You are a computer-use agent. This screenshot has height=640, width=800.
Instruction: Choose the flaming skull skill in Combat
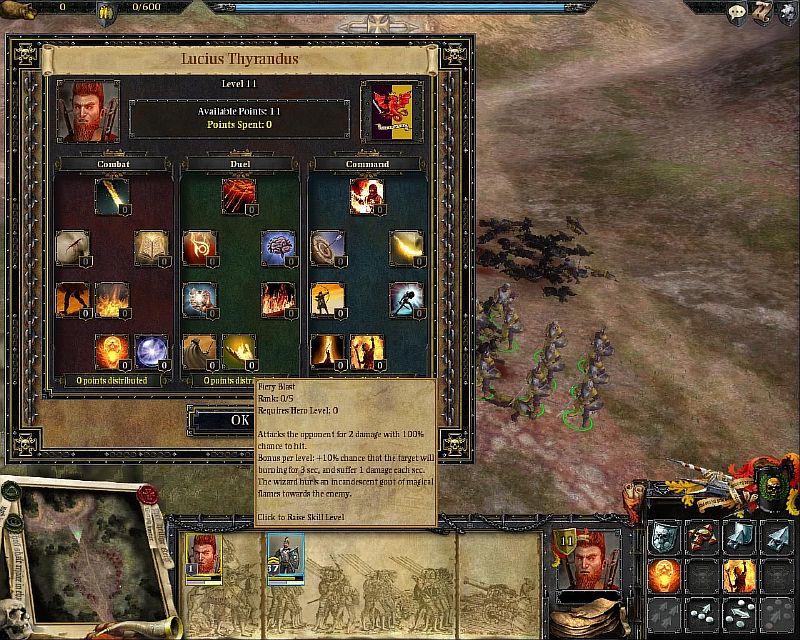click(112, 352)
